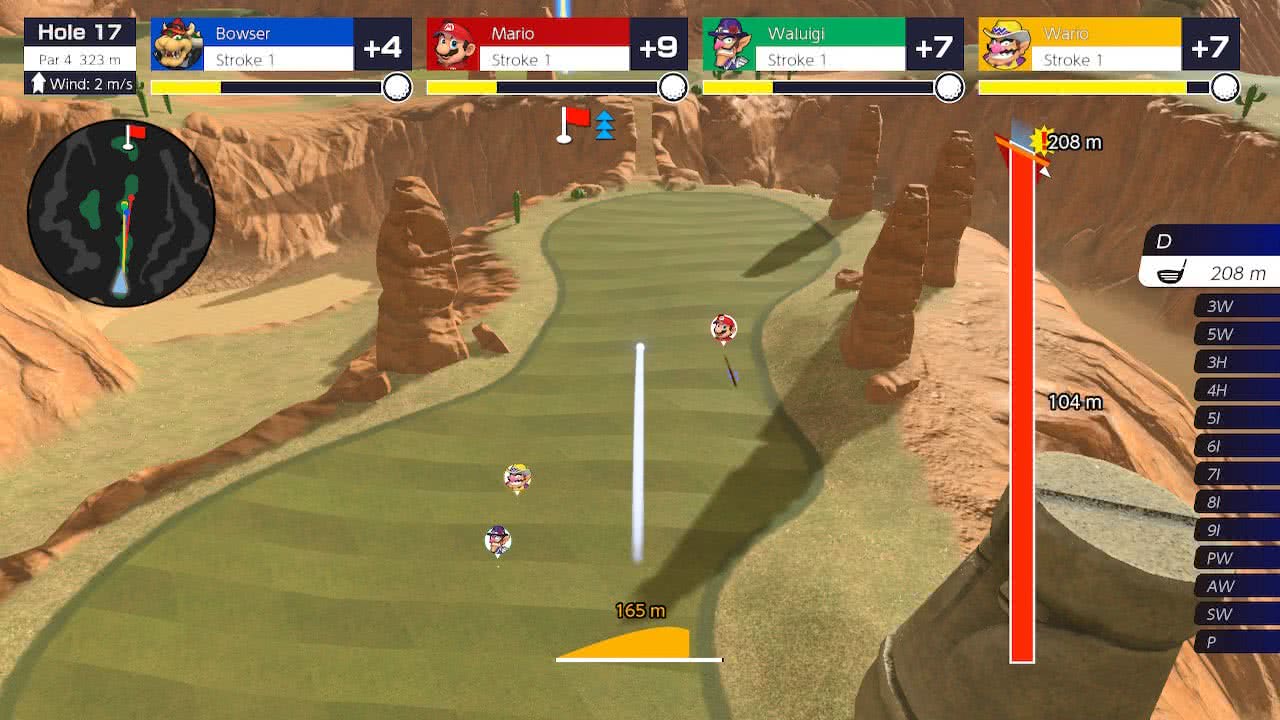The image size is (1280, 720).
Task: Pick the 7I iron
Action: point(1236,474)
